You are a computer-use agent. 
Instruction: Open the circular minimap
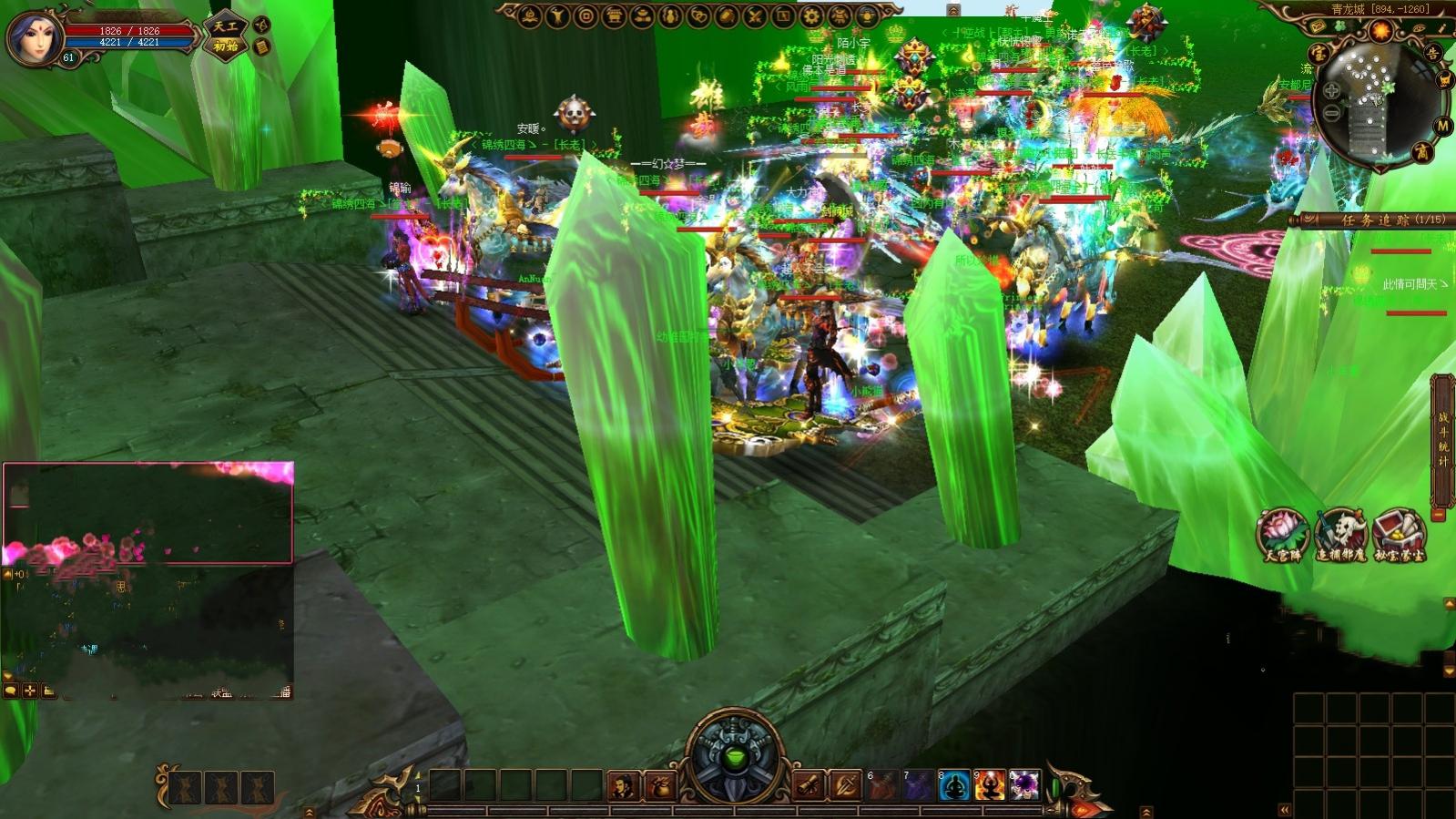1373,101
